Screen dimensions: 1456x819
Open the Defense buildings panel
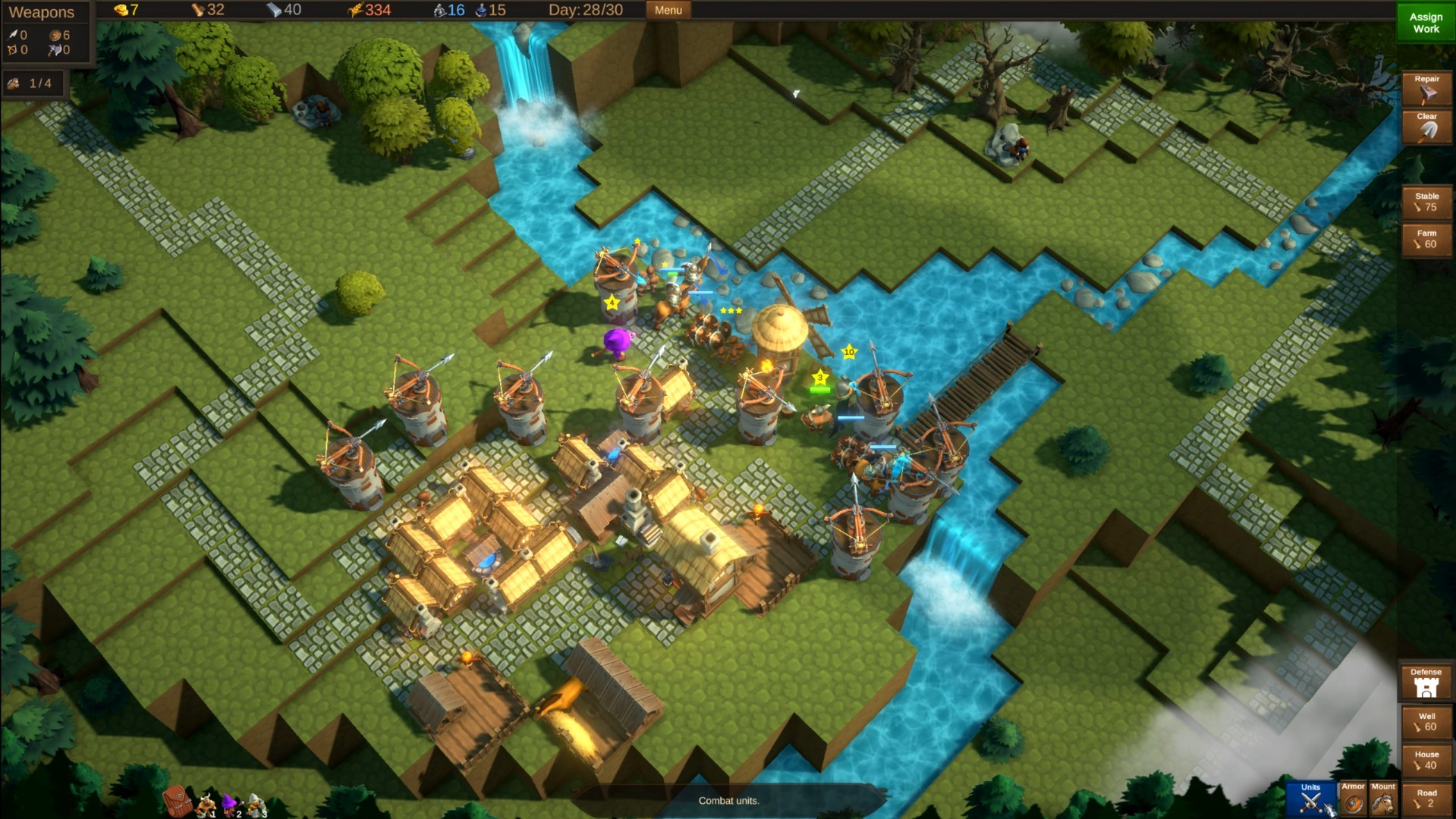click(1426, 681)
